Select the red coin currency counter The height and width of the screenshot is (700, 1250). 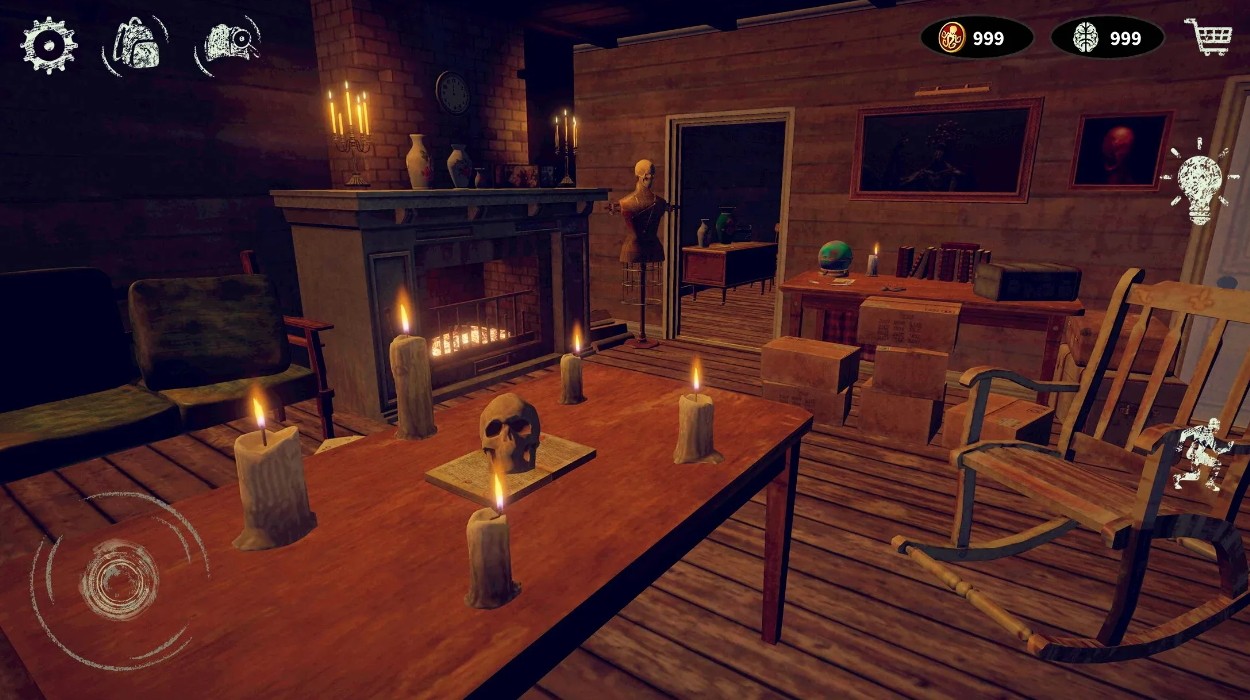pos(976,38)
